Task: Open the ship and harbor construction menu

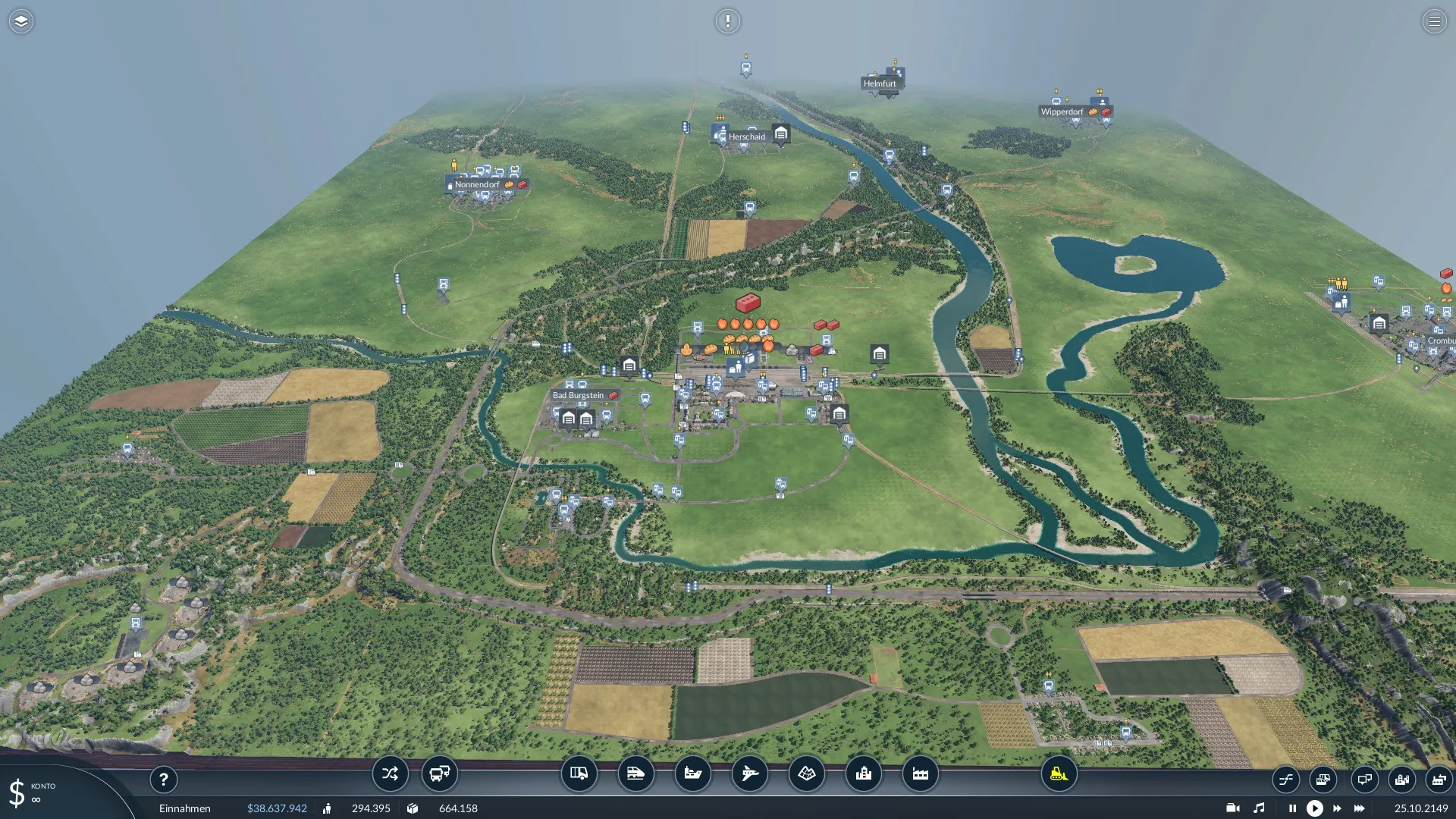Action: click(x=692, y=773)
